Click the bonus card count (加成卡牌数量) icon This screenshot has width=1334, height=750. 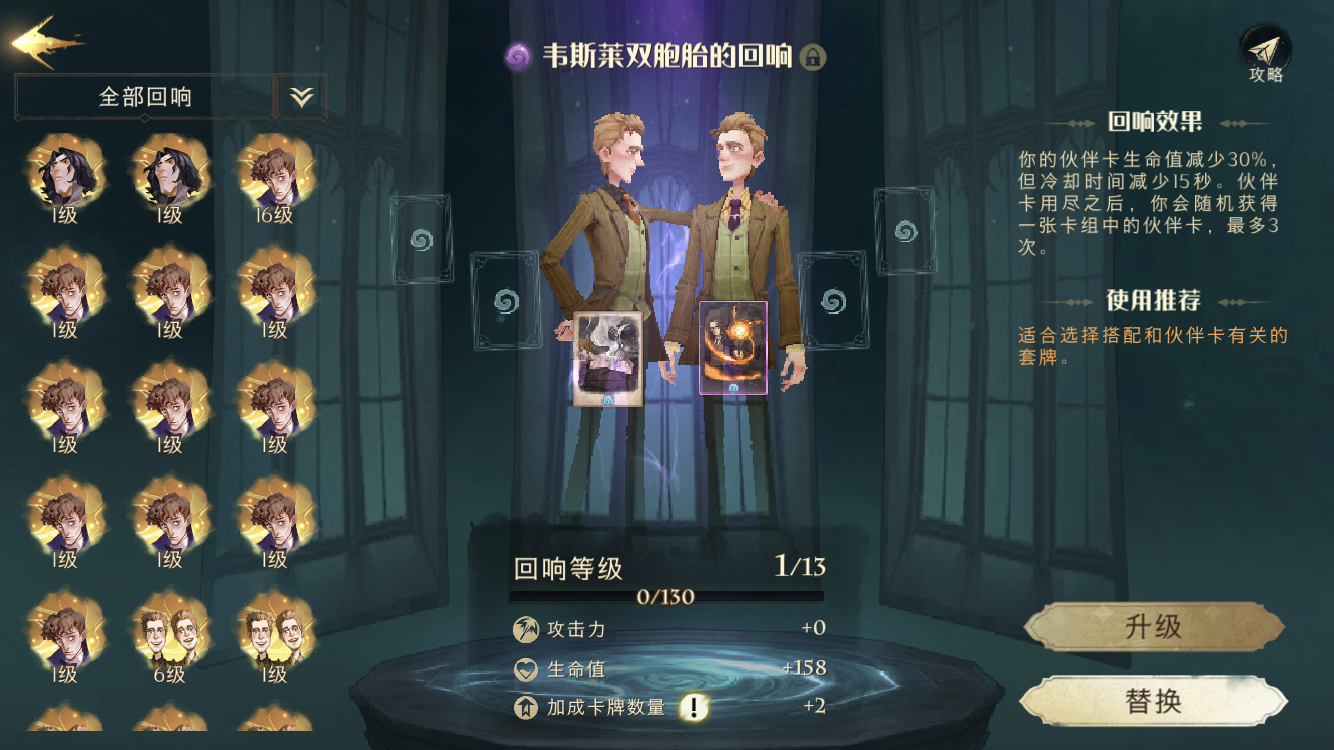(524, 707)
